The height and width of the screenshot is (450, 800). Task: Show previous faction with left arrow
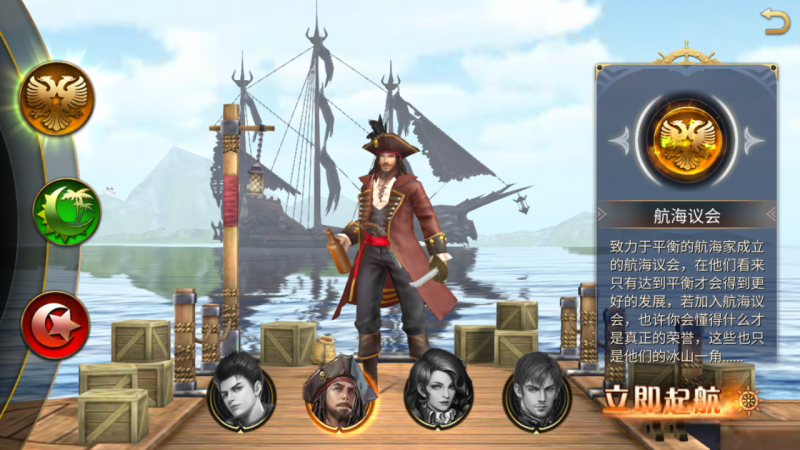click(x=619, y=141)
